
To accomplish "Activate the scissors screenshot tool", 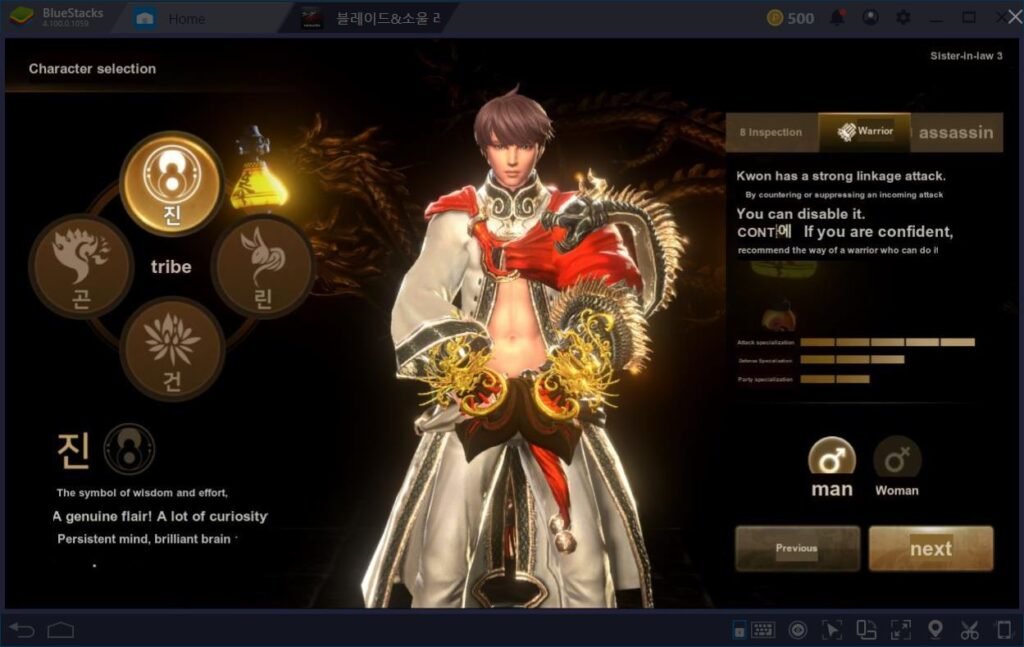I will pos(969,630).
